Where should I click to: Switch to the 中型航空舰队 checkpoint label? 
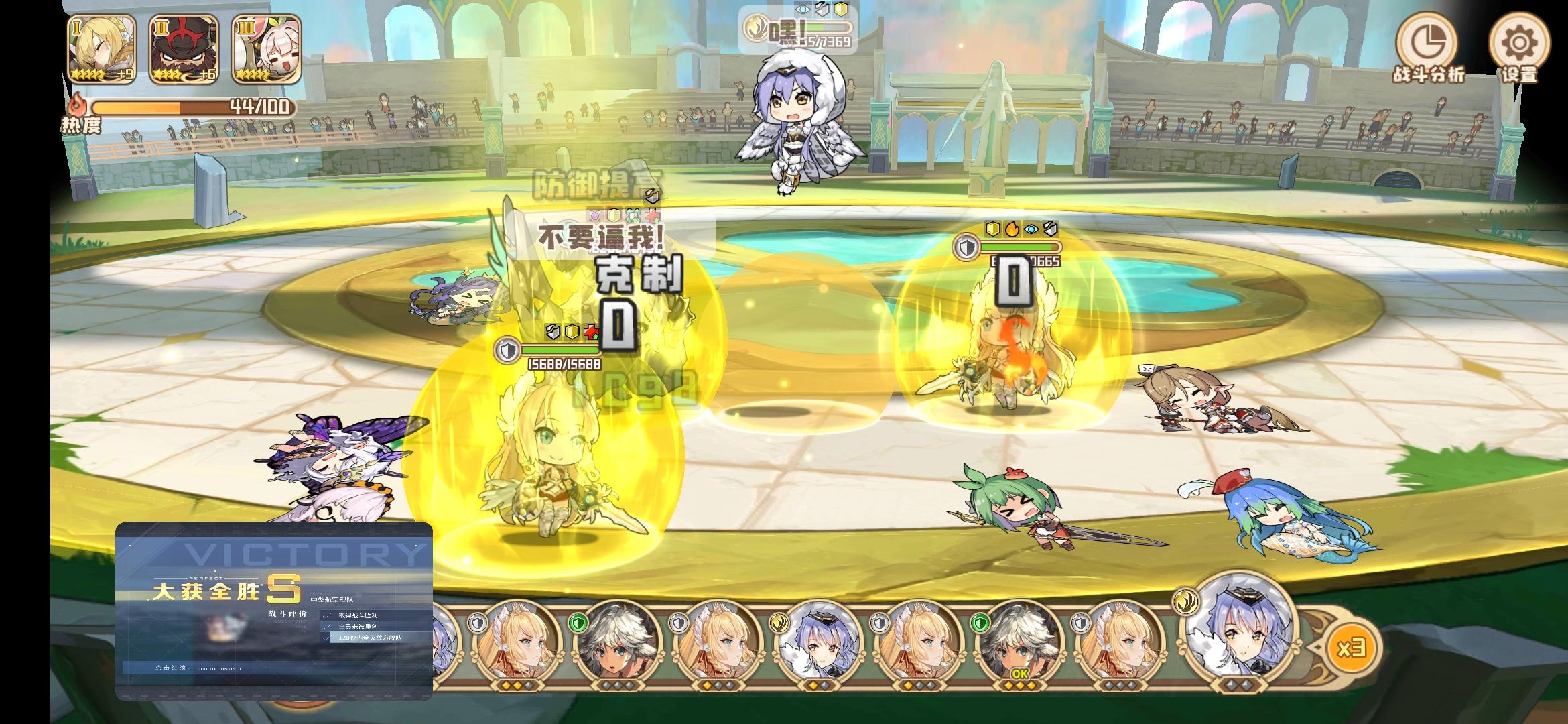(331, 599)
